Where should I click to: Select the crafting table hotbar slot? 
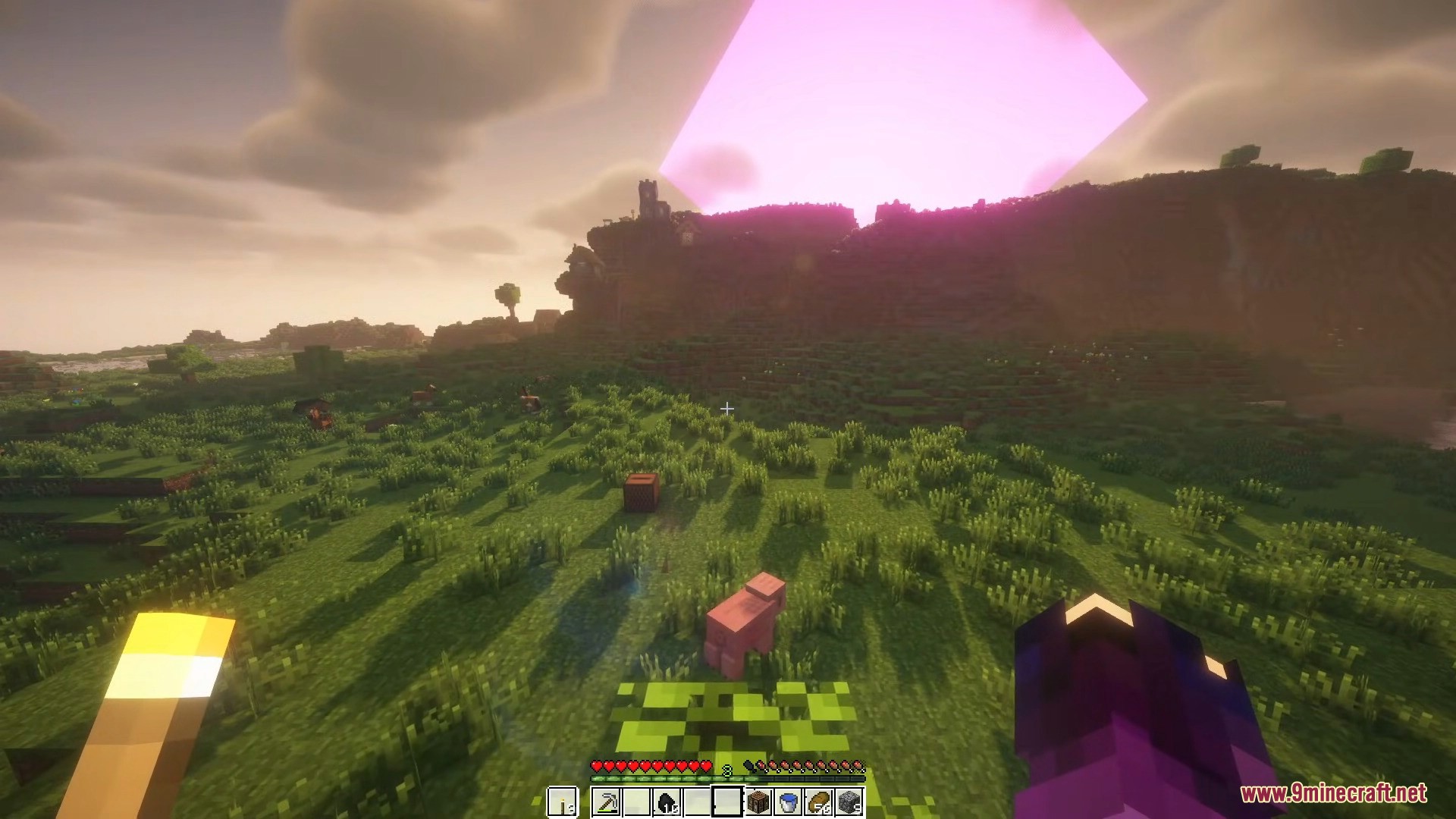[x=758, y=802]
